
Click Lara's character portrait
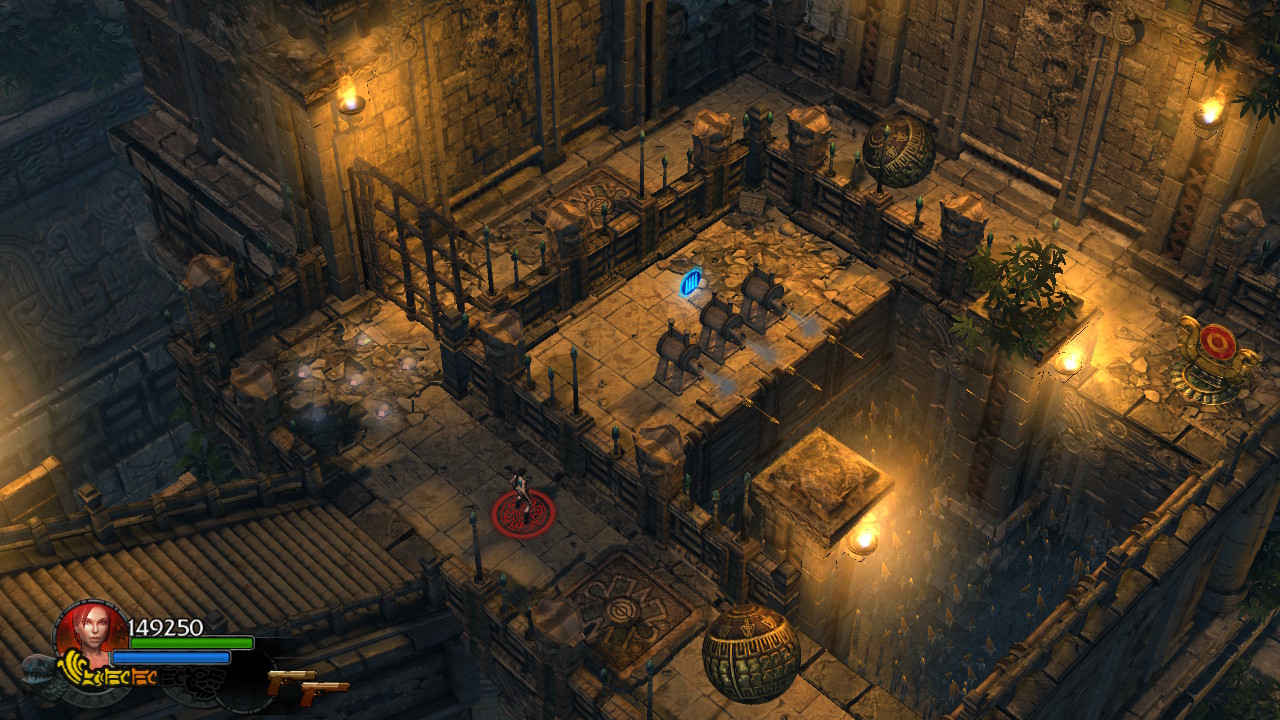[90, 630]
